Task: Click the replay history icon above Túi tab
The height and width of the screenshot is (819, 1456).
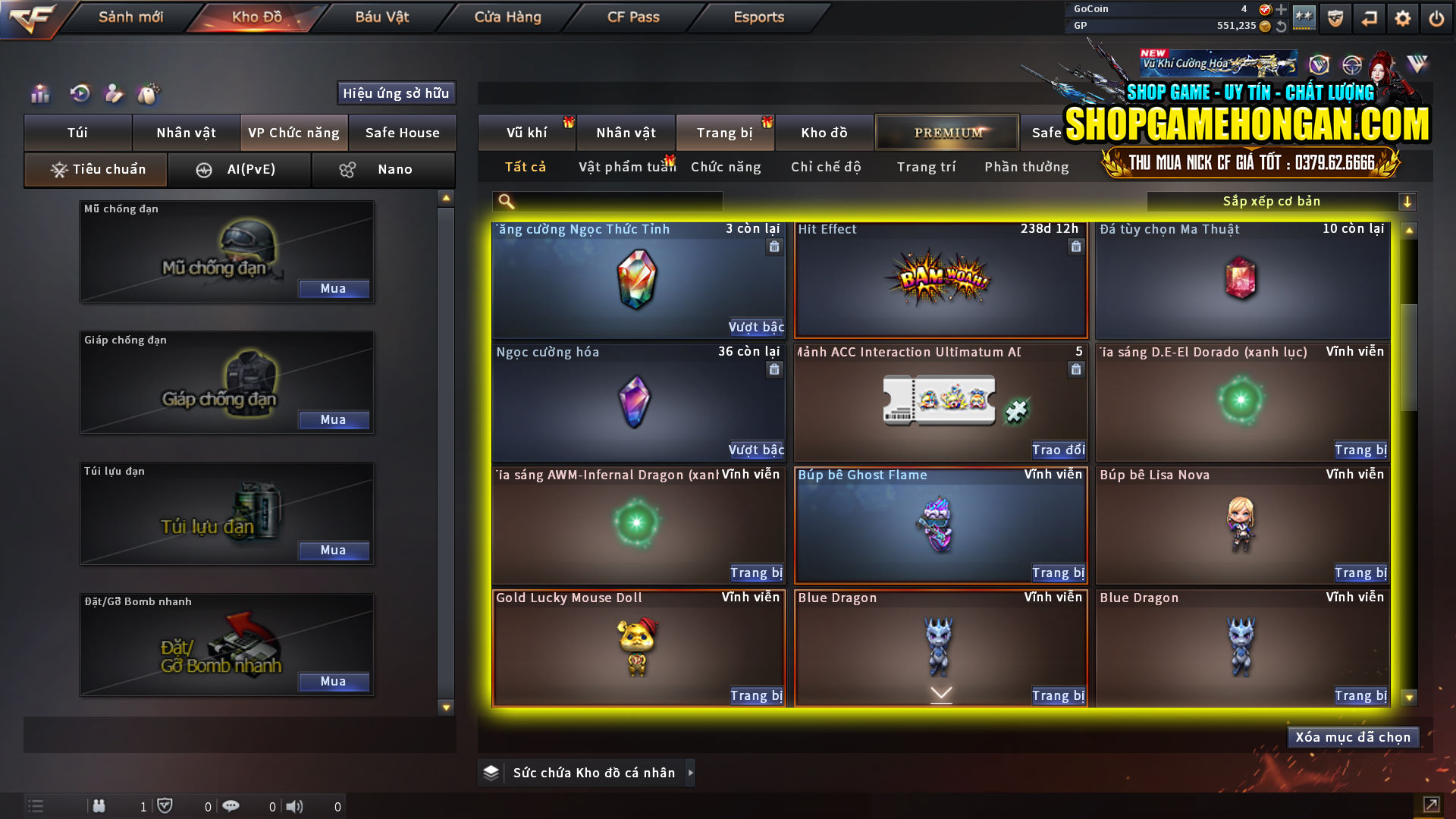Action: (79, 93)
